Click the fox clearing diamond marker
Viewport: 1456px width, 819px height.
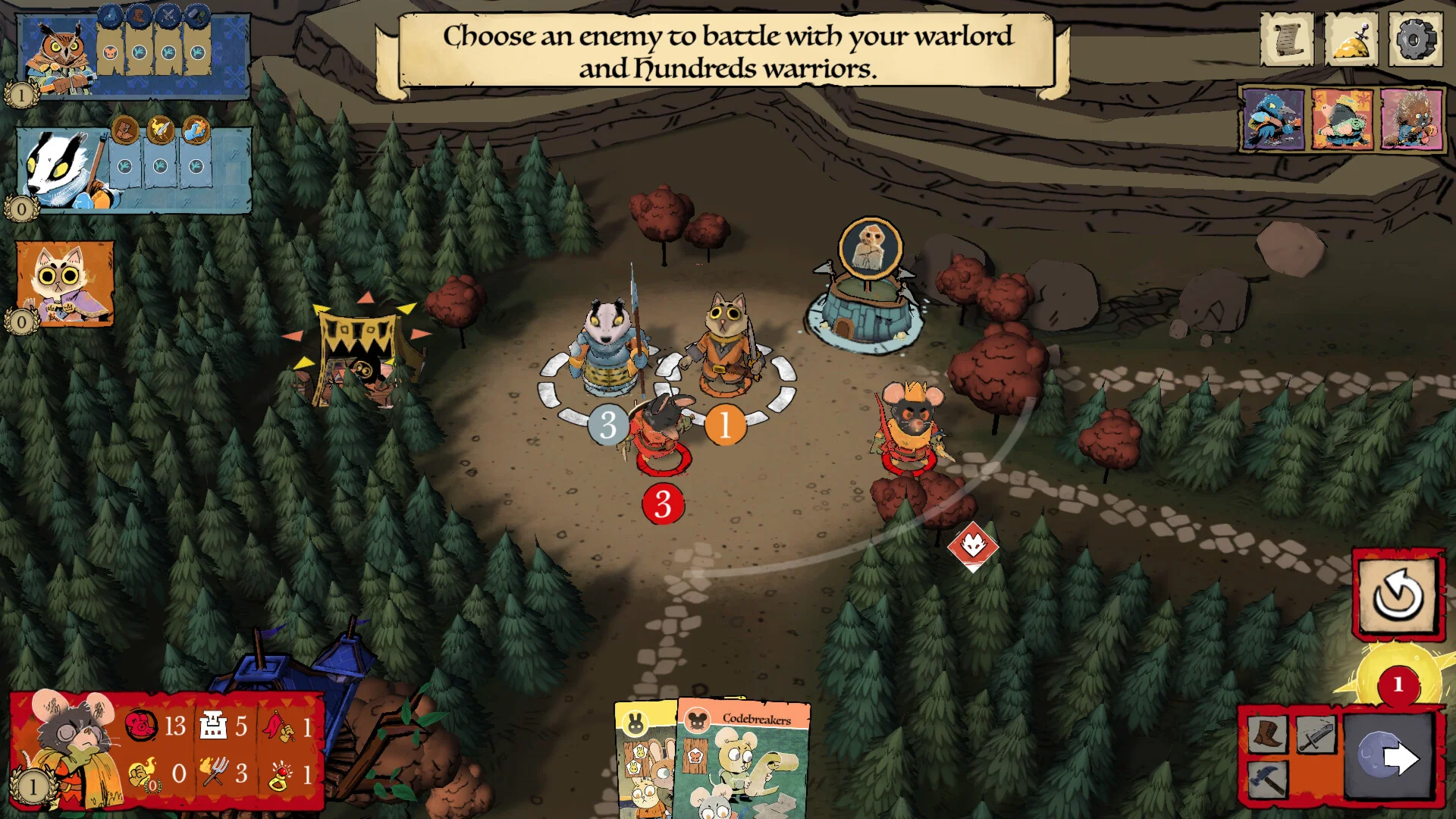pos(972,544)
